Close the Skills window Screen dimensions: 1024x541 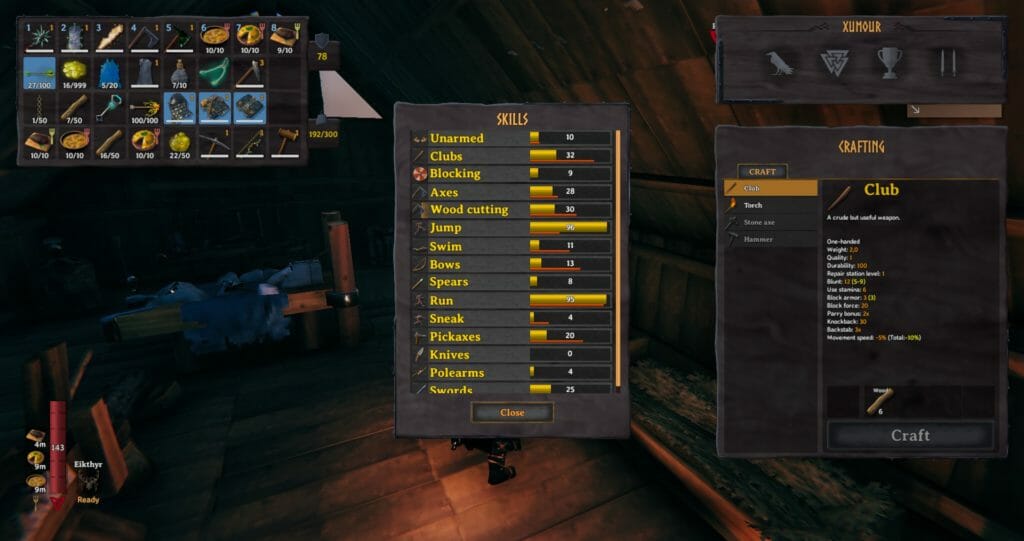pyautogui.click(x=512, y=412)
